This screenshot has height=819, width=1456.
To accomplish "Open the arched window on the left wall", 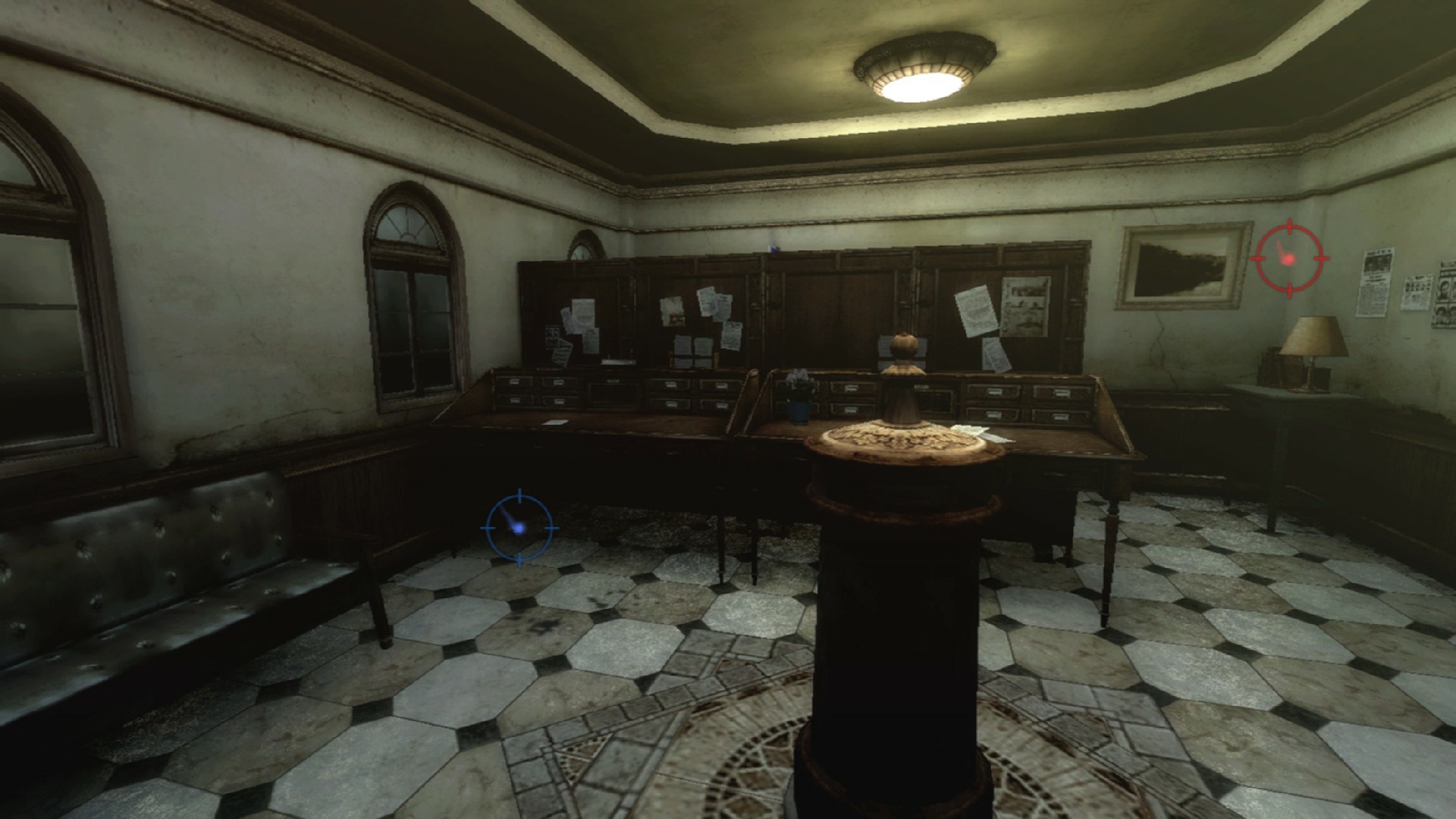I will (409, 303).
